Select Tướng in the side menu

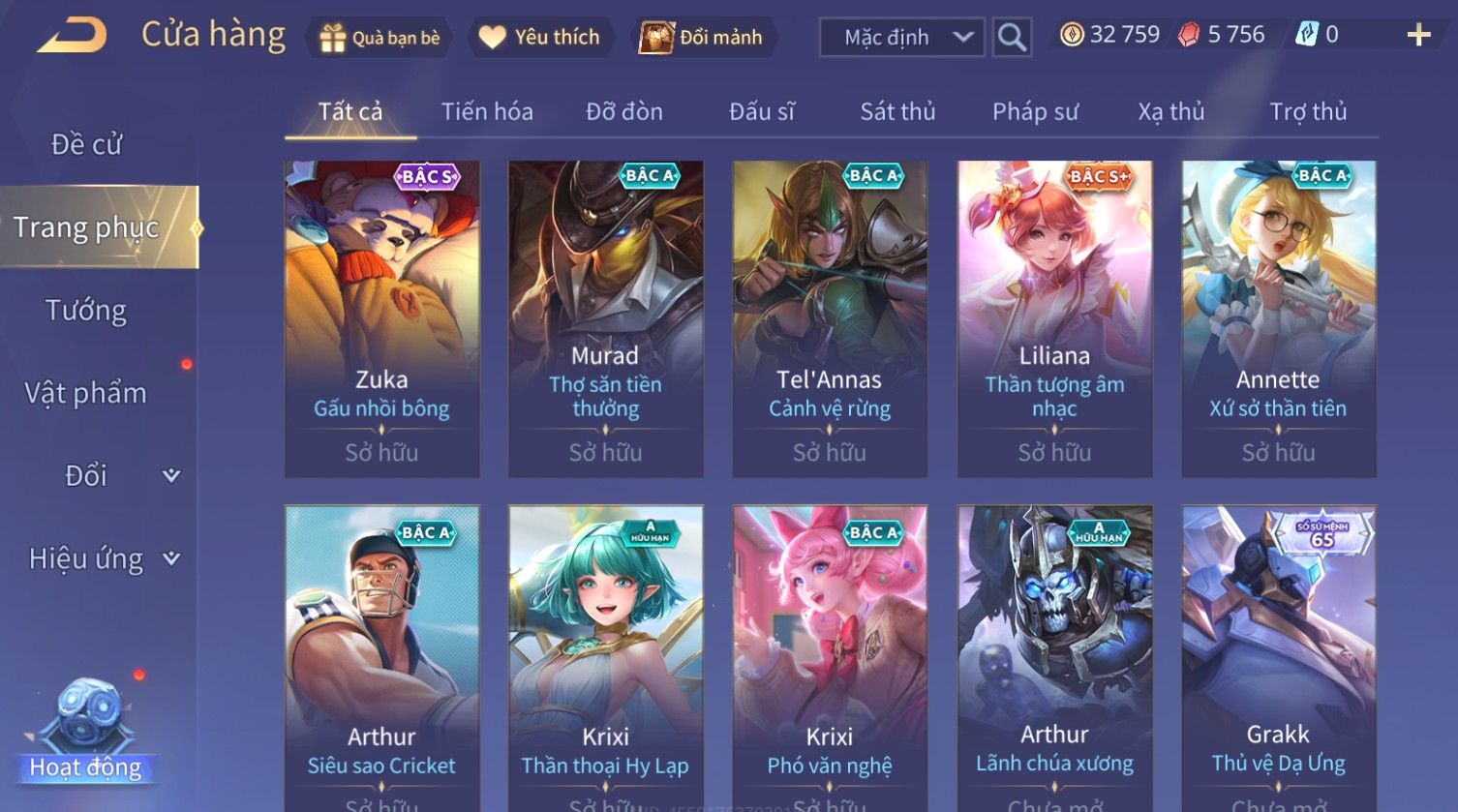coord(86,311)
